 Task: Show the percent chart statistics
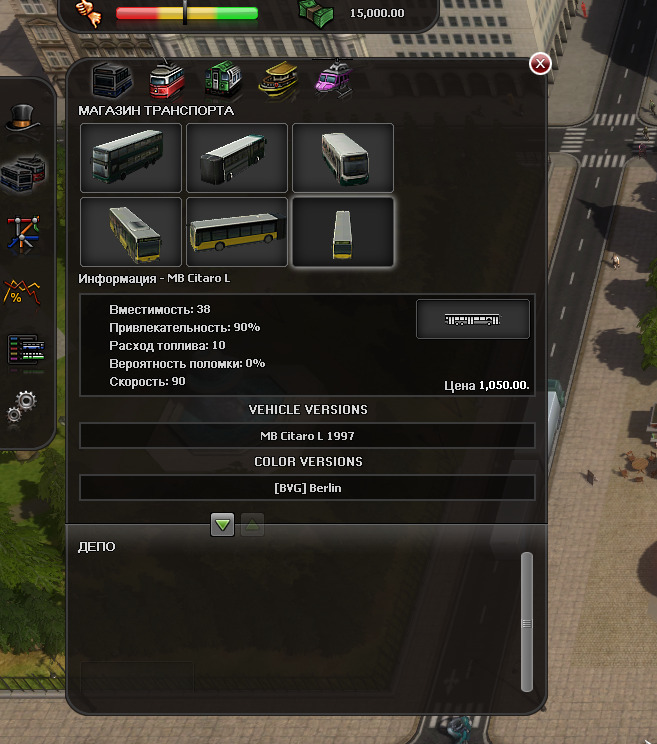tap(22, 290)
